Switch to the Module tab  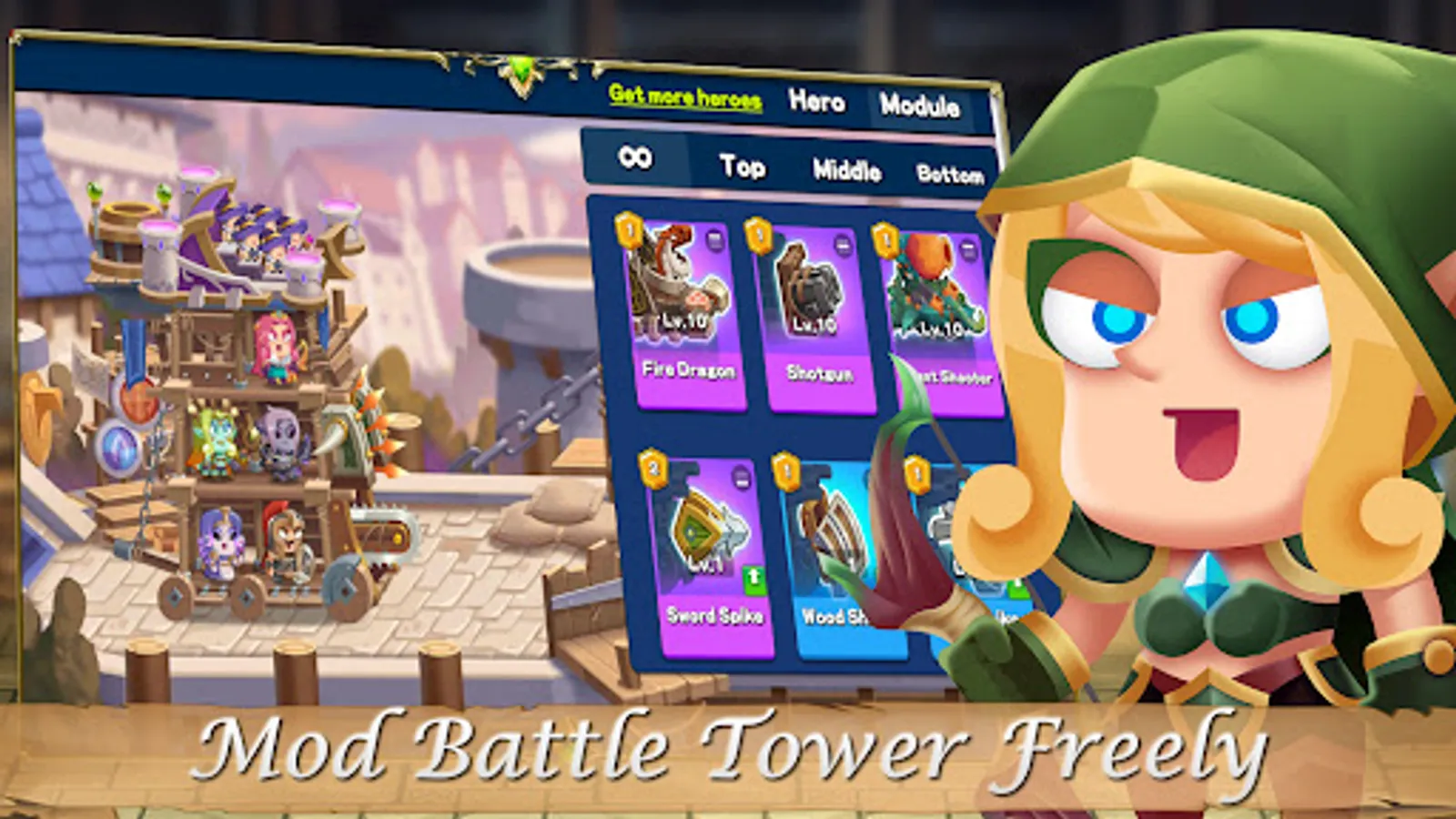[921, 105]
